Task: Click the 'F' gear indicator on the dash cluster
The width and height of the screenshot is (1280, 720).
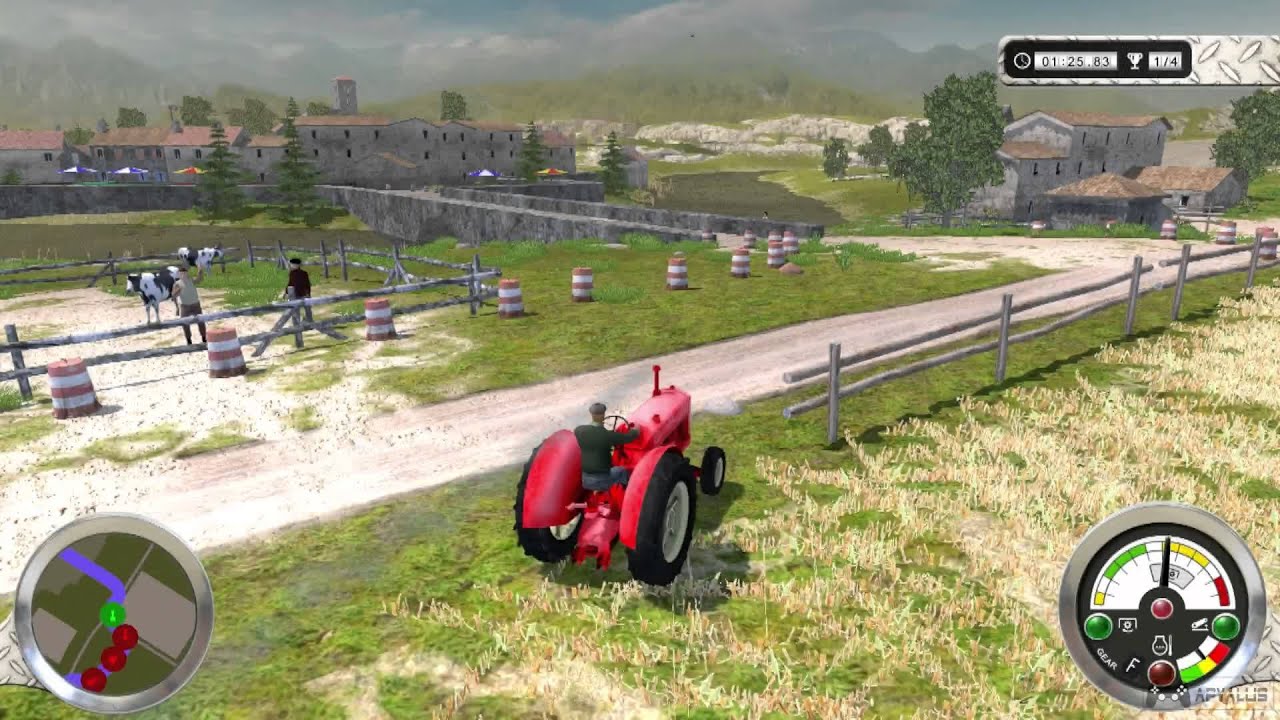Action: coord(1132,662)
